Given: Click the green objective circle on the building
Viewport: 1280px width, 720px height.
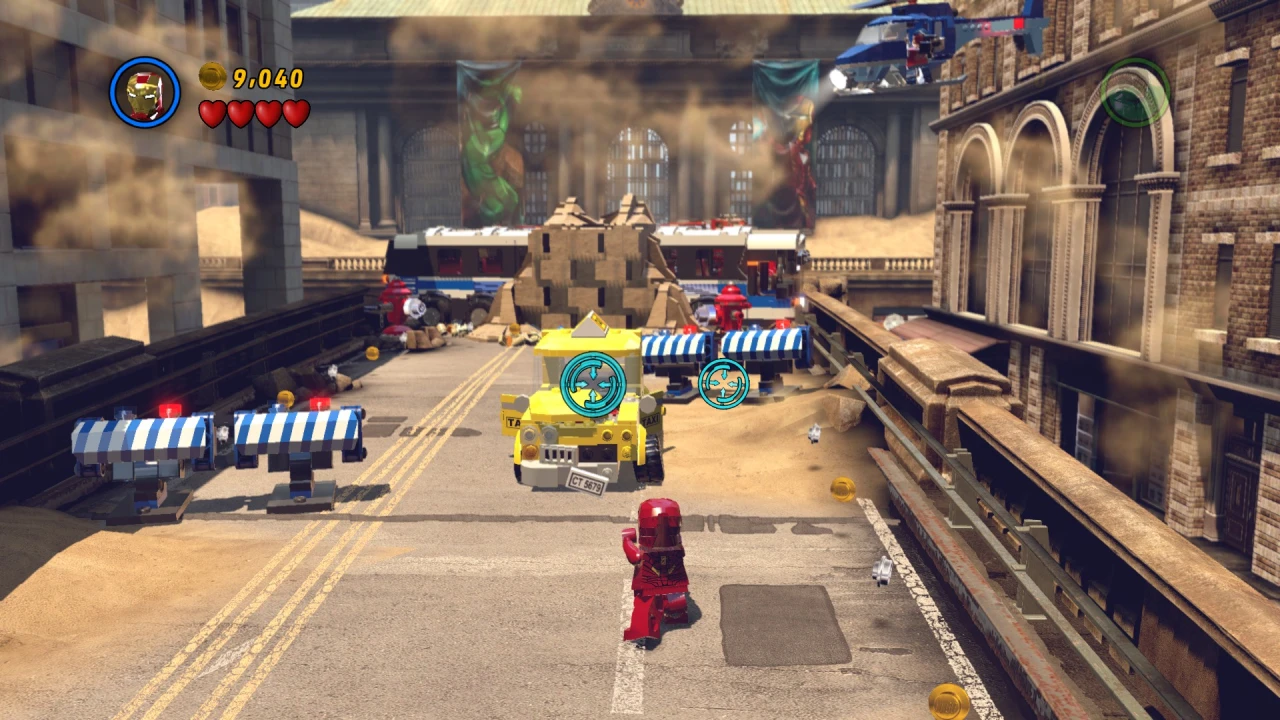Looking at the screenshot, I should coord(1135,92).
